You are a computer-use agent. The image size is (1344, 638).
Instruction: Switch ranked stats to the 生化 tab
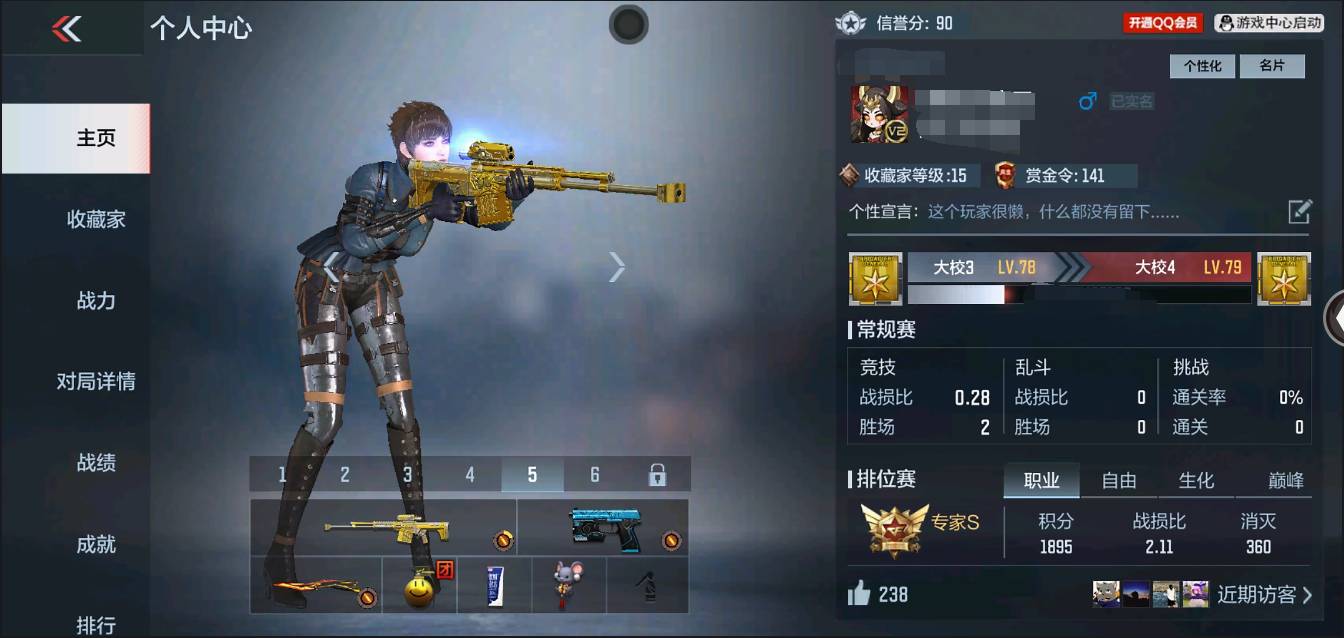[1196, 481]
